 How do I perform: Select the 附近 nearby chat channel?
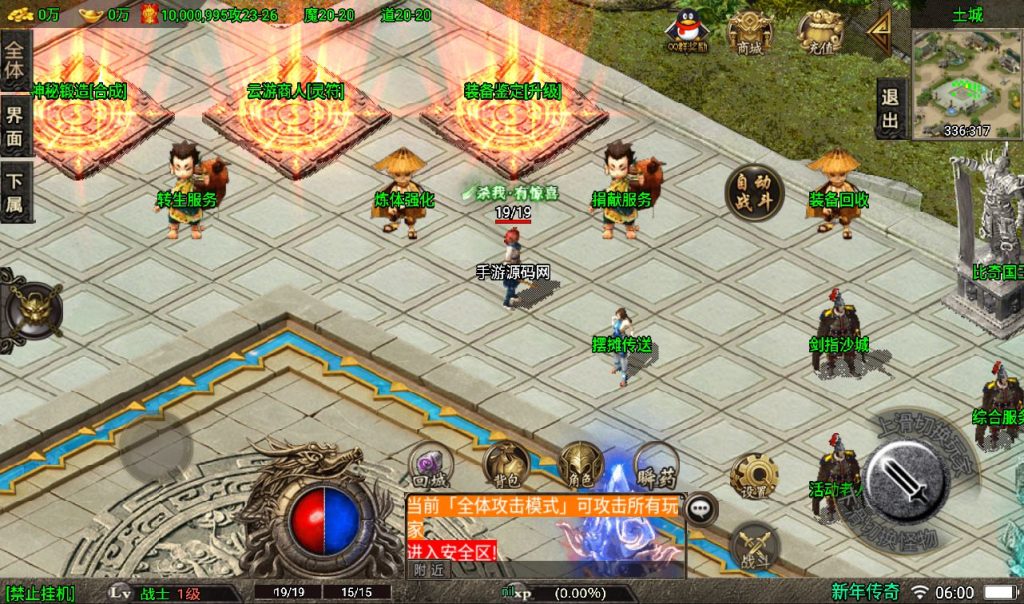coord(428,569)
